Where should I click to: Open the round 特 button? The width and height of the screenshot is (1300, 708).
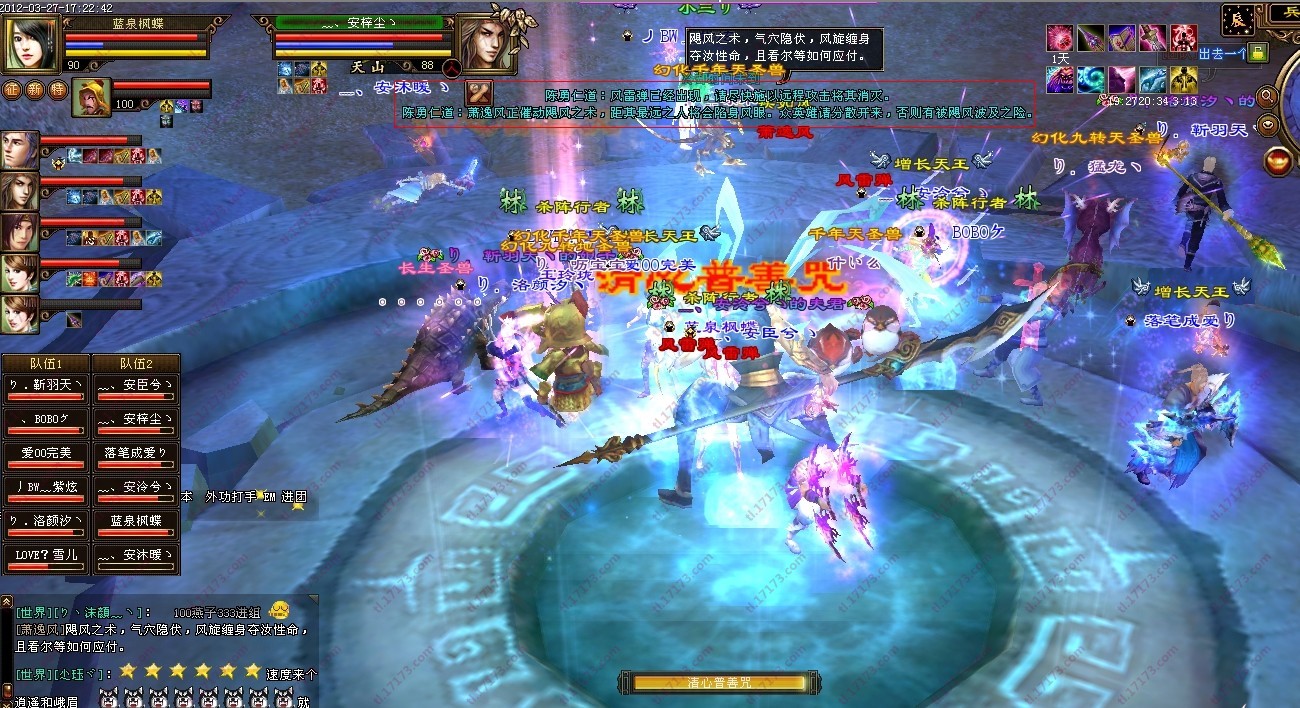[58, 89]
